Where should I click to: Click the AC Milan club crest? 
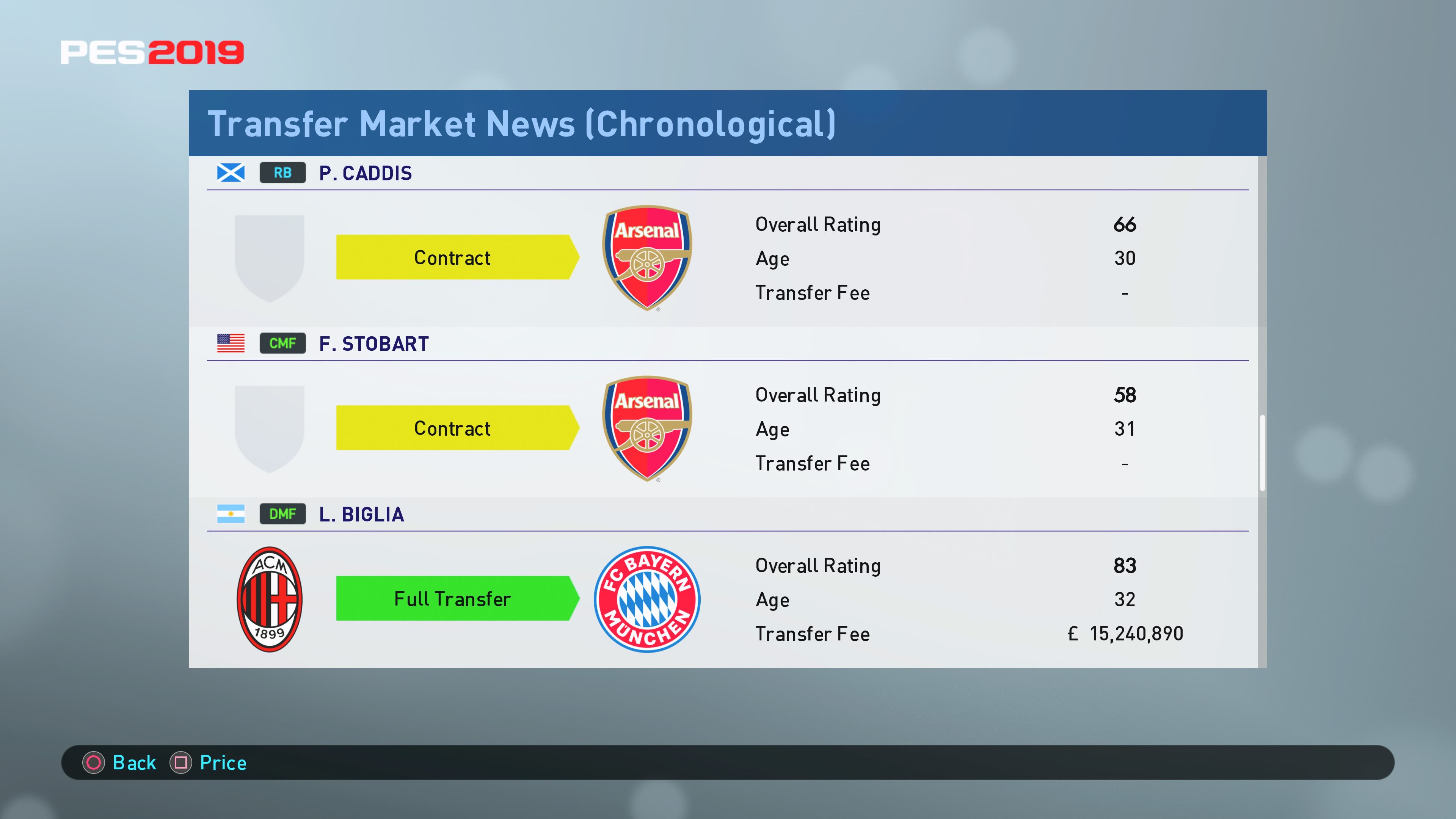[270, 599]
